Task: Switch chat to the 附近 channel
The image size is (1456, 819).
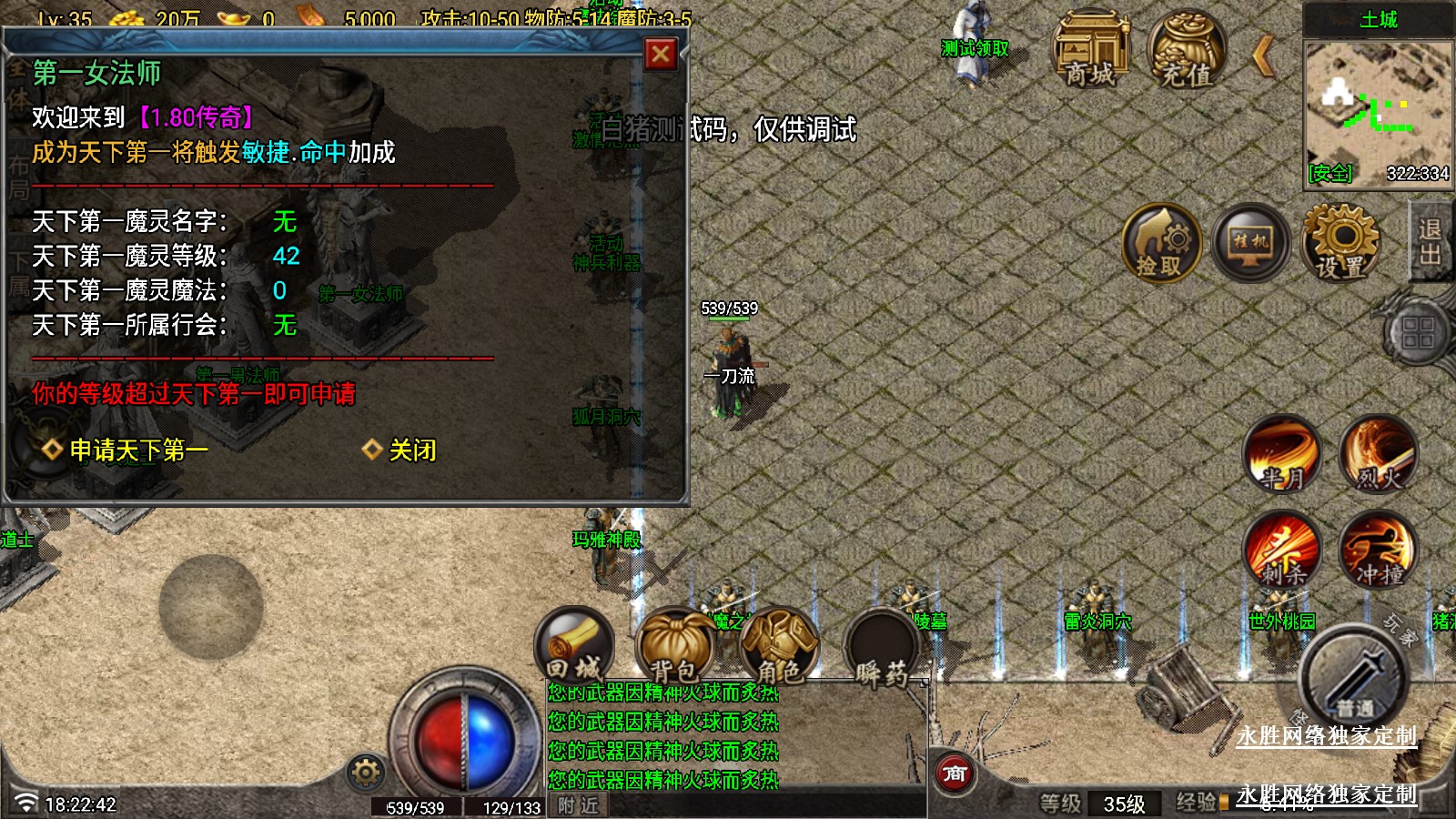Action: 578,805
